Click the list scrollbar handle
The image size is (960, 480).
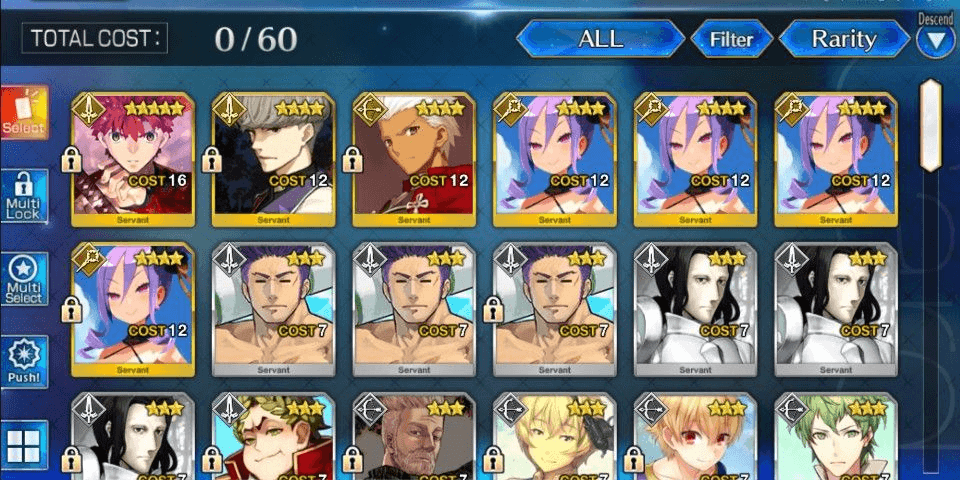[930, 125]
